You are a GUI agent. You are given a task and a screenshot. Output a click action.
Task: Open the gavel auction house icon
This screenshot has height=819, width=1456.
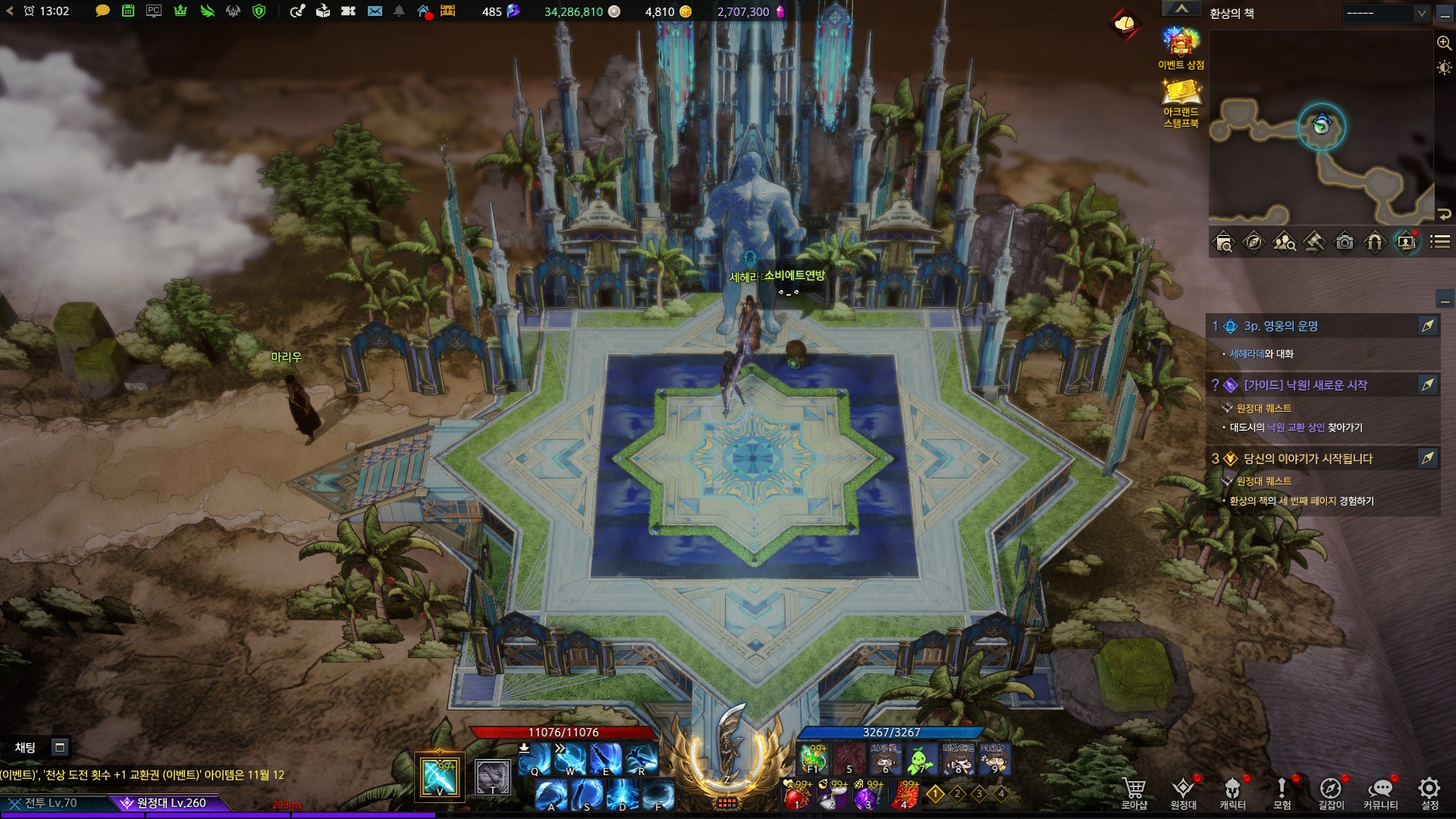[1314, 243]
